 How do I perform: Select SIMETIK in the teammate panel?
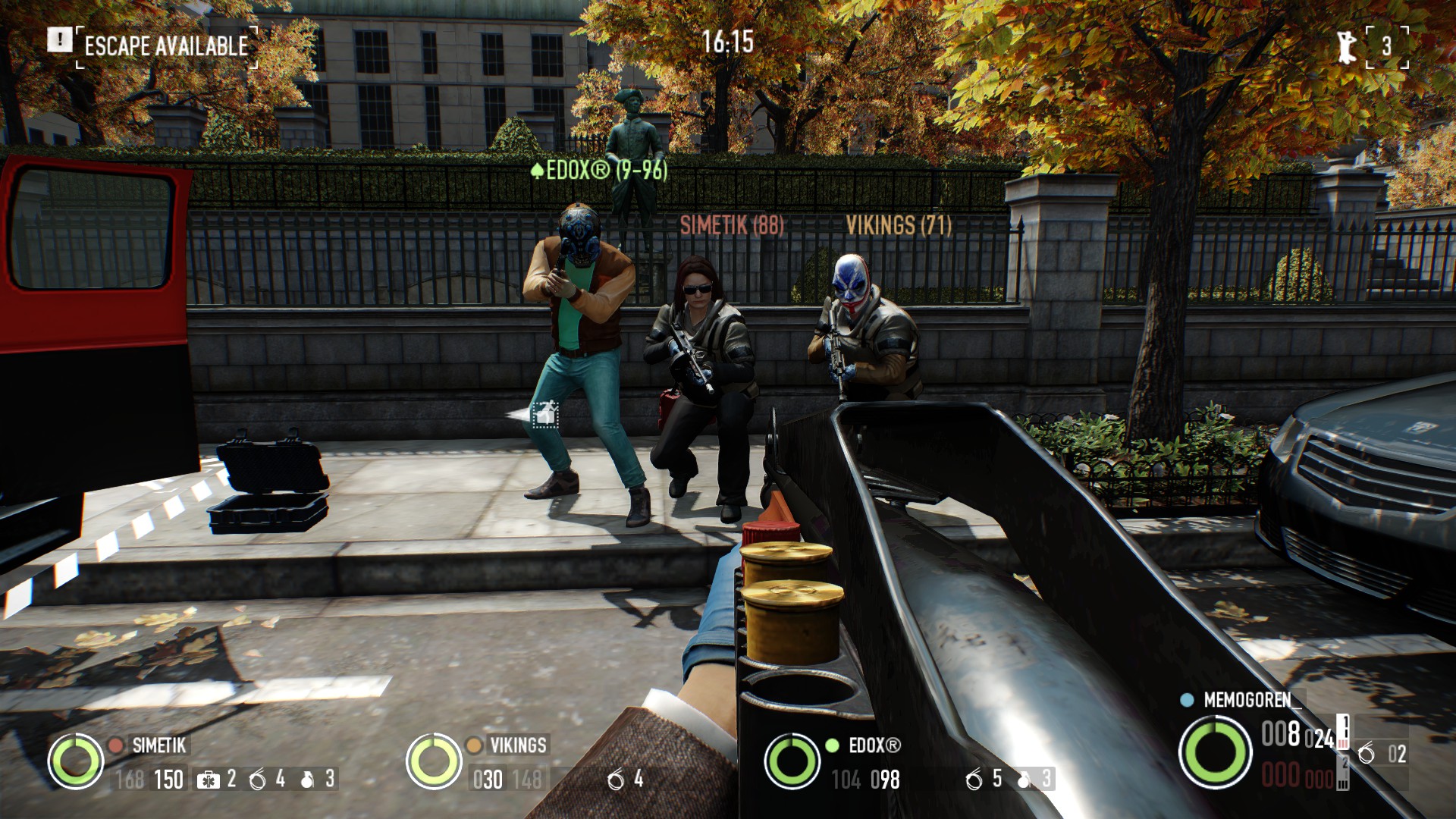click(158, 745)
